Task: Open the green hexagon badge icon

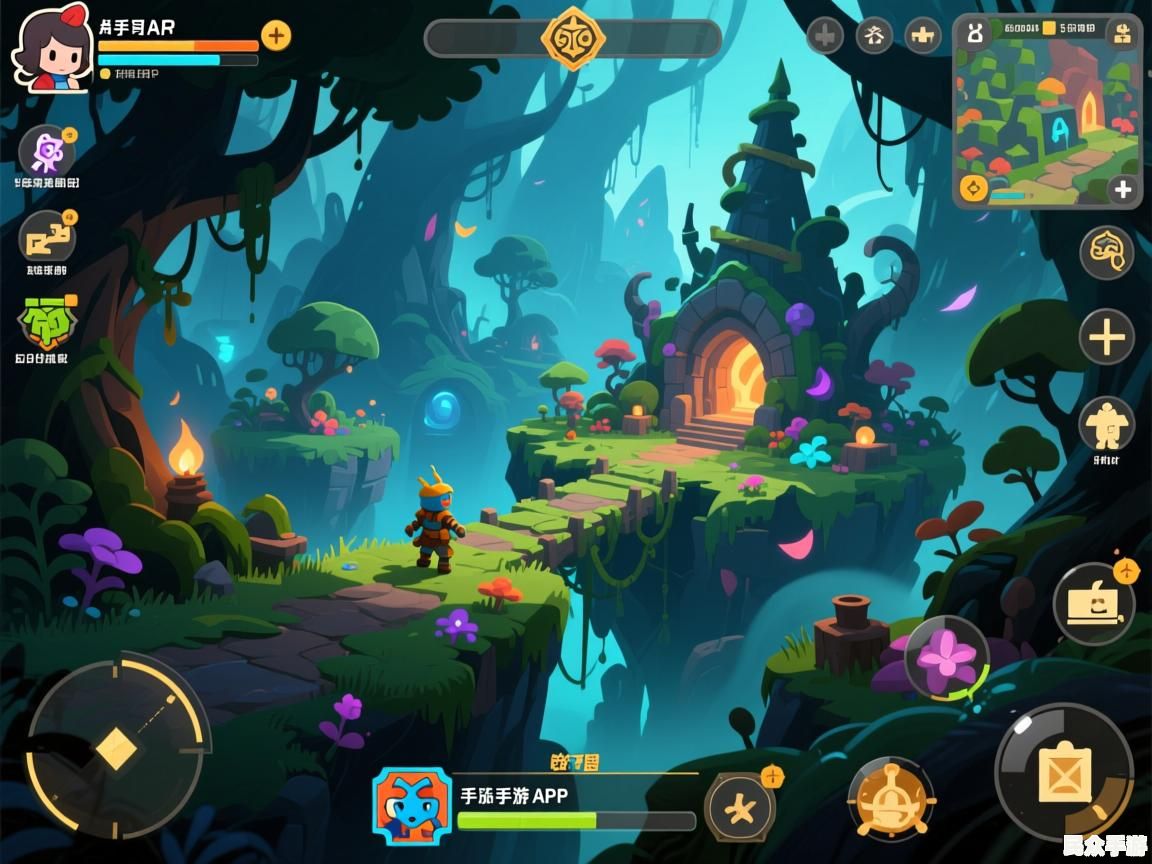Action: coord(45,323)
